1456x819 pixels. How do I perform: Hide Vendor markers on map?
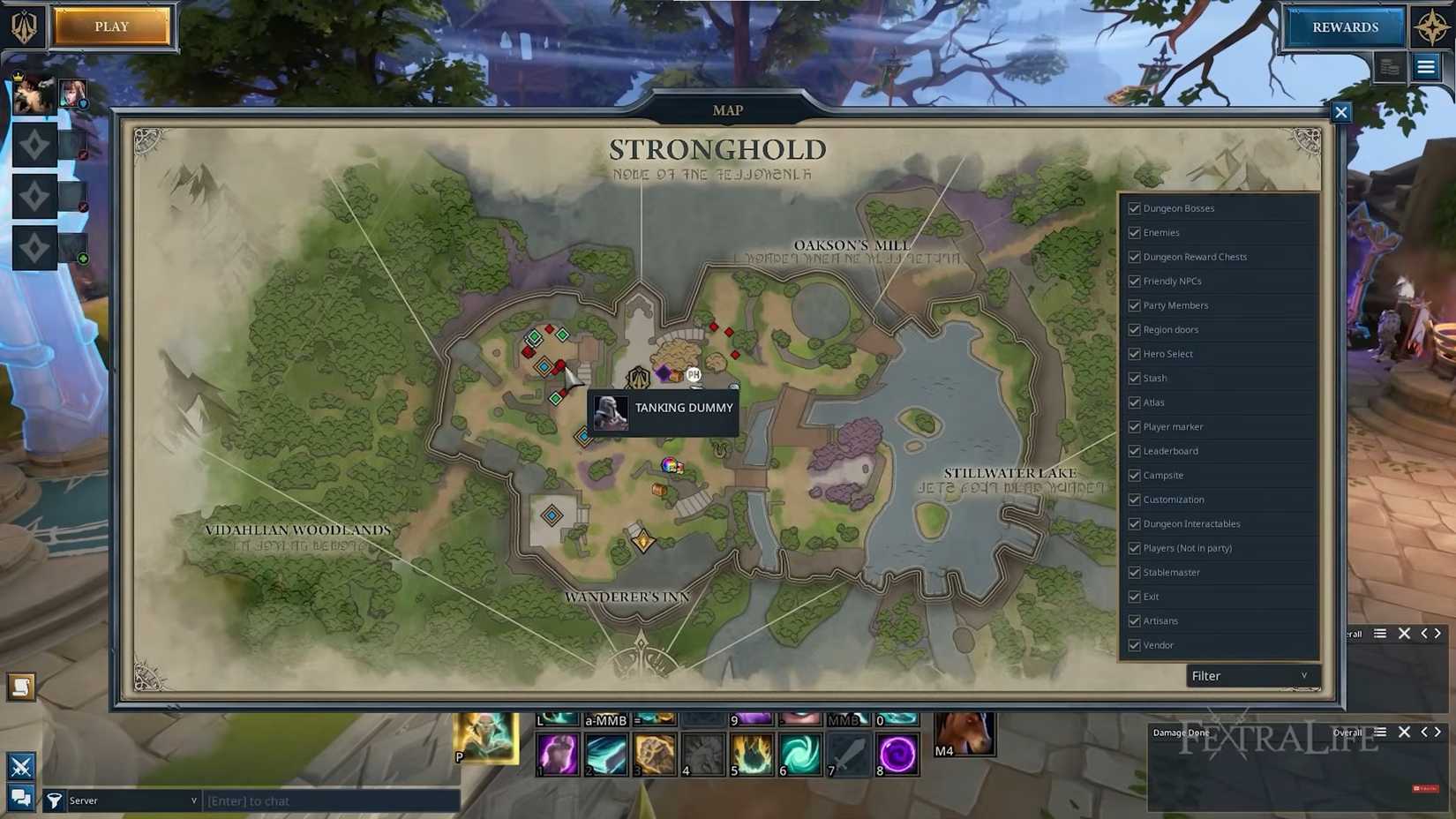[1134, 645]
